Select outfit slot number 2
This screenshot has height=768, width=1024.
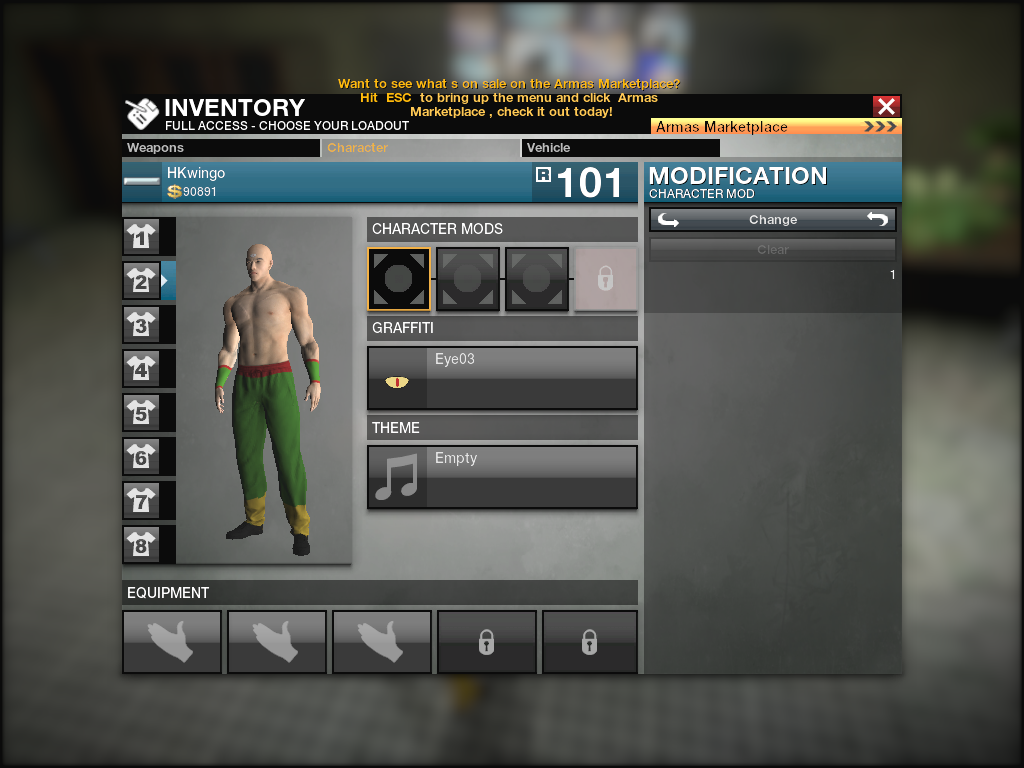[140, 281]
